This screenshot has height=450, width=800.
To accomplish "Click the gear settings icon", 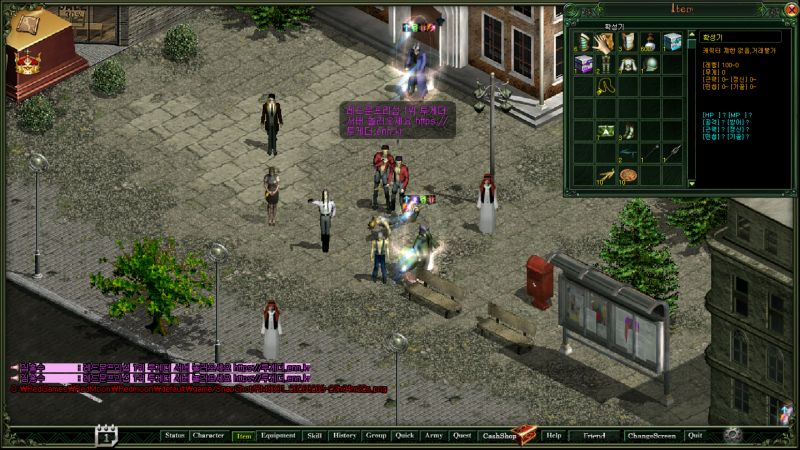I will (733, 435).
